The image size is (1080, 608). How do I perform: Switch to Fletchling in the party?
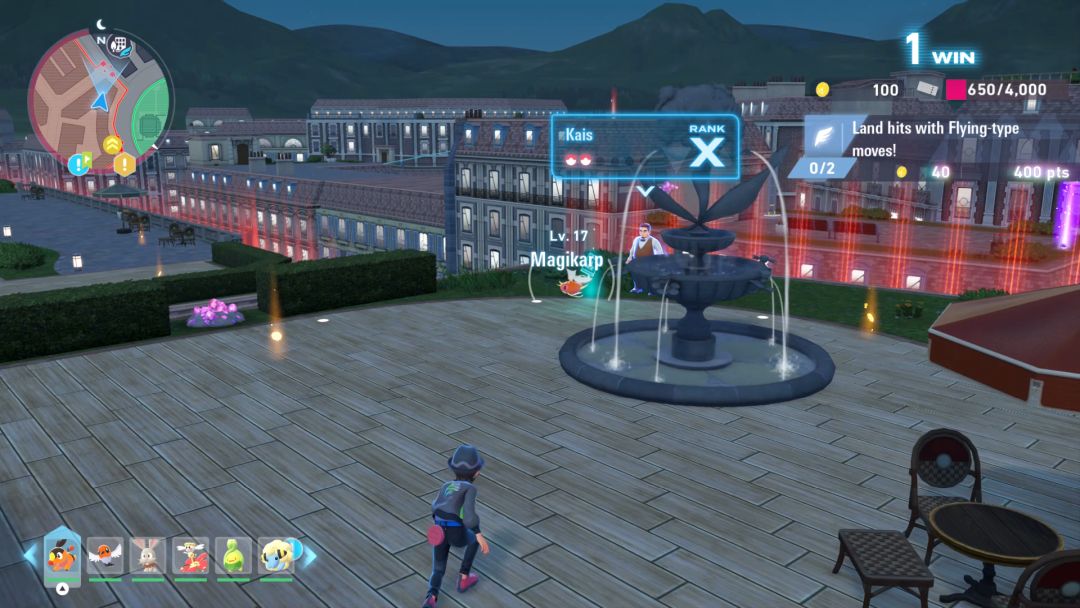click(104, 555)
